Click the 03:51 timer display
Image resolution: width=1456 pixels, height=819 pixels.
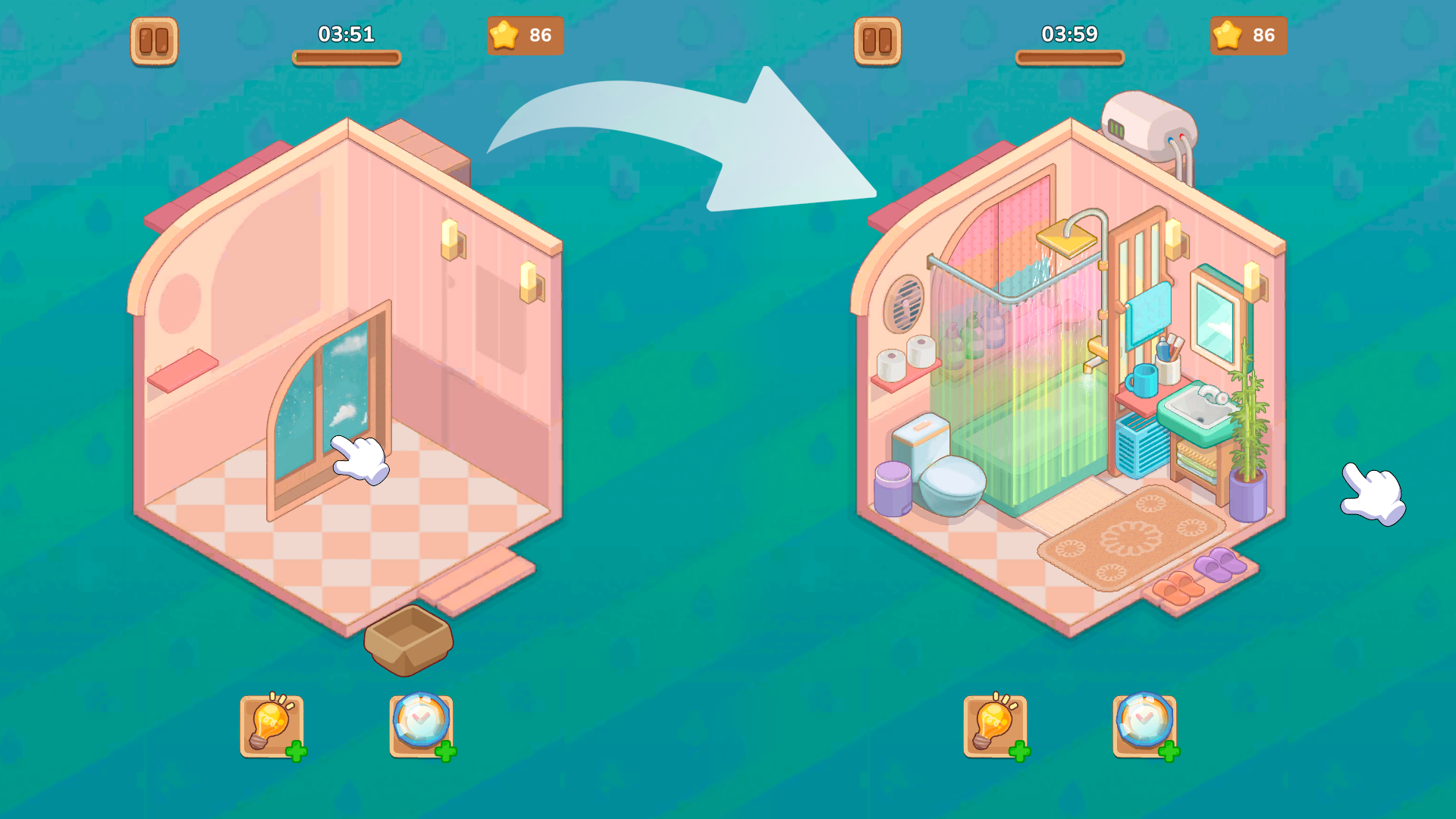pyautogui.click(x=345, y=33)
